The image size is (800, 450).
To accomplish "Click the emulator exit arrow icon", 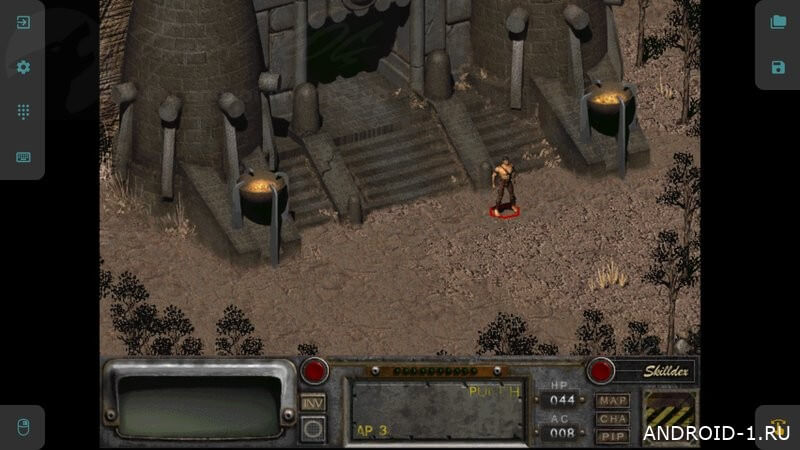I will click(23, 22).
